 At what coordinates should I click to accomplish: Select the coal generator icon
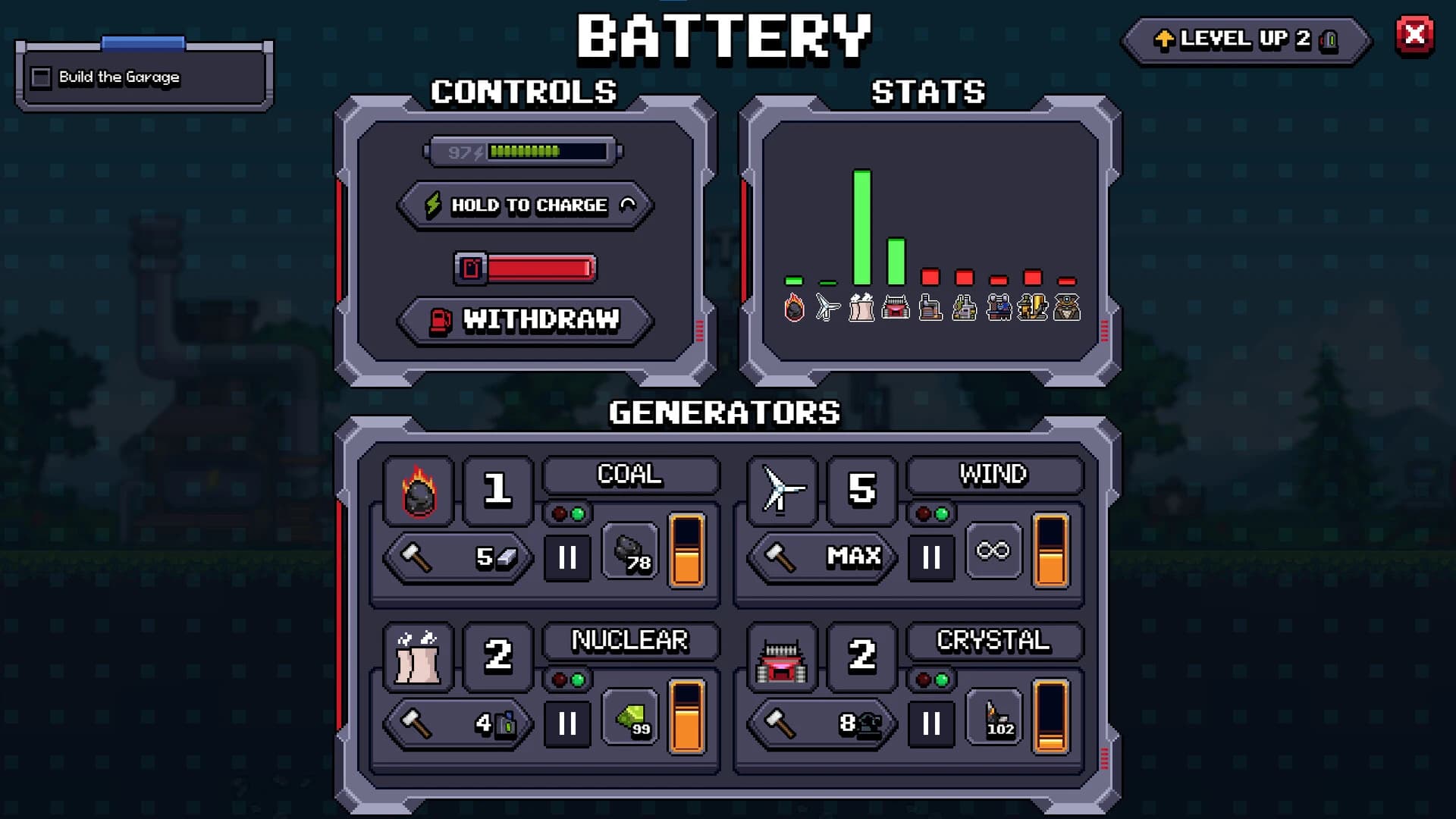click(418, 491)
